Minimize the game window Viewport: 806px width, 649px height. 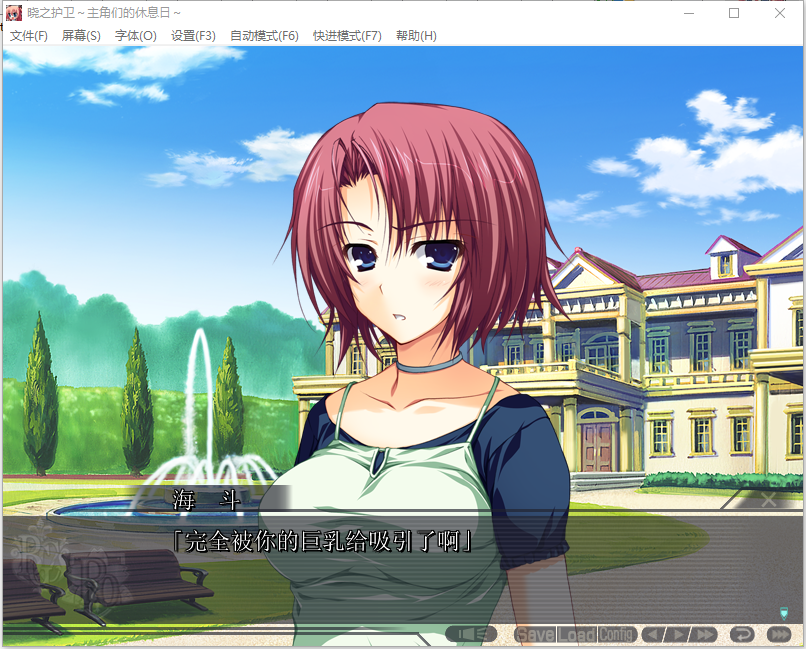click(688, 13)
